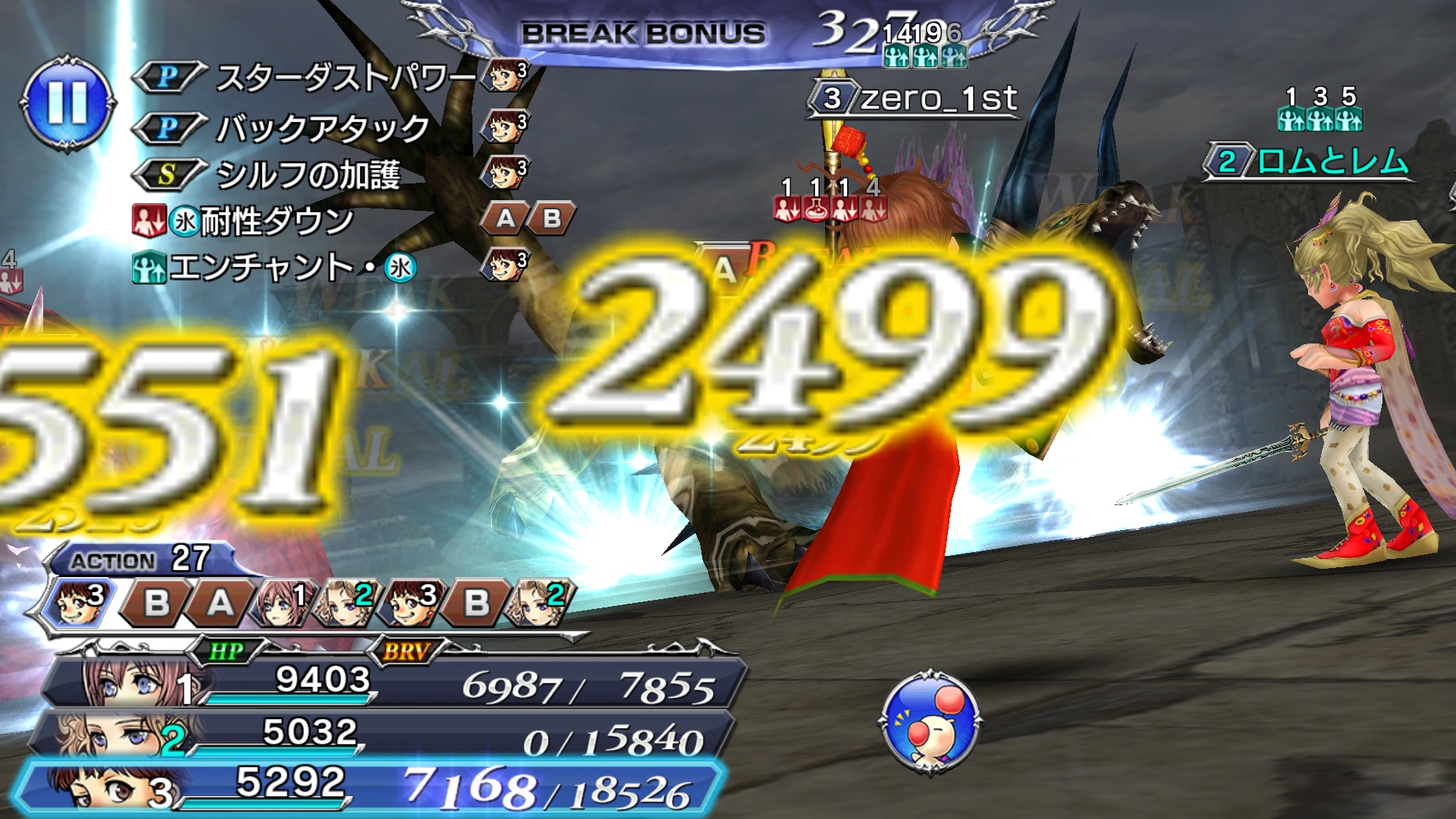Viewport: 1456px width, 819px height.
Task: Tap the ice resistance down debuff icon
Action: pyautogui.click(x=148, y=219)
